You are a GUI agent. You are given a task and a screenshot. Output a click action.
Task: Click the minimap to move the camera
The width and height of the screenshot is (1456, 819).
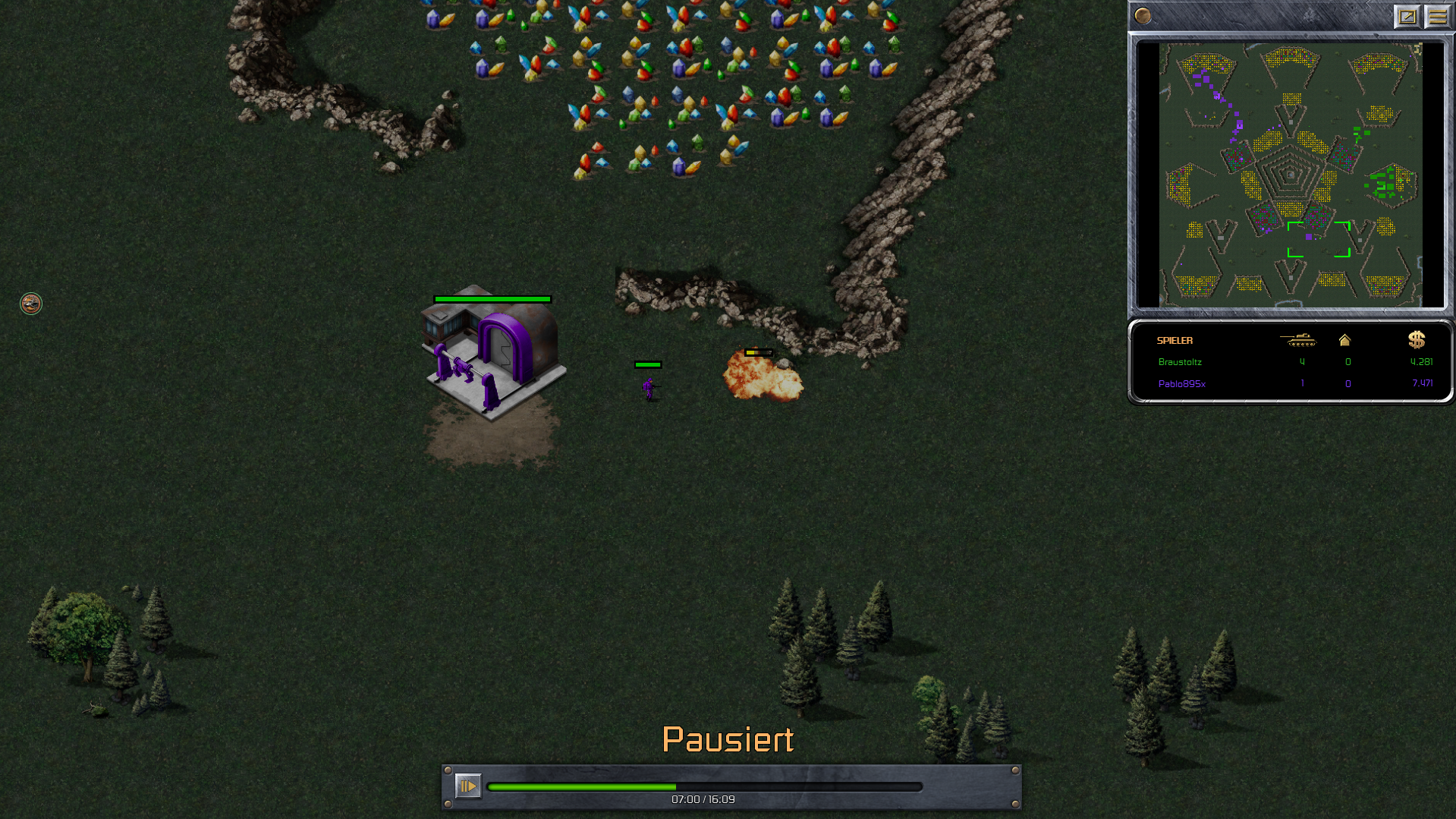[1290, 175]
